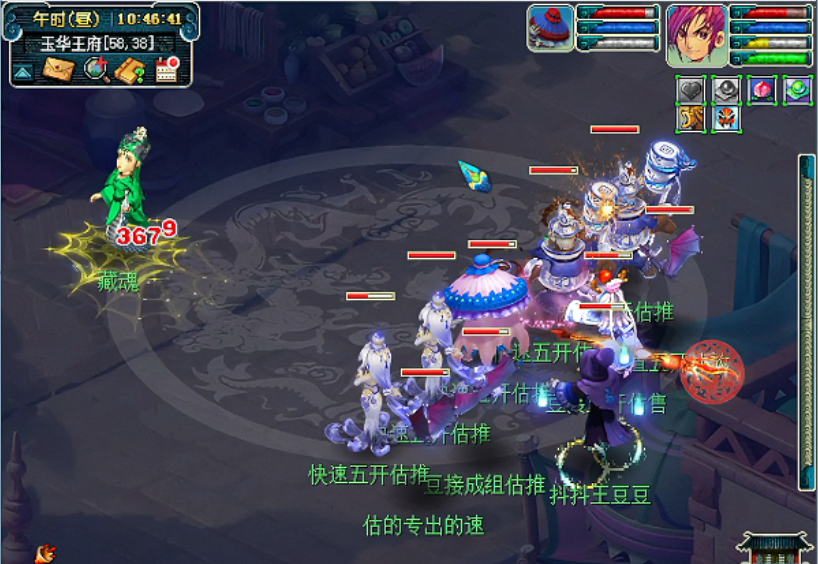Viewport: 818px width, 564px height.
Task: Open the purple-haired character portrait
Action: pyautogui.click(x=696, y=33)
